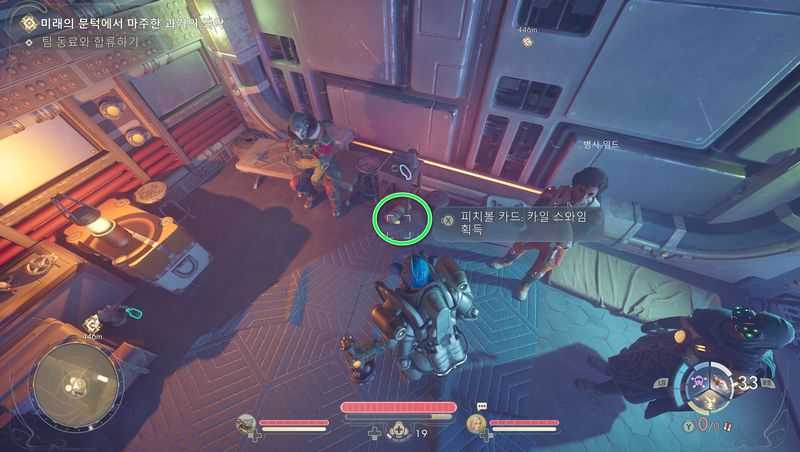Click the diamond waypoint marker above the minimap
This screenshot has height=452, width=800.
point(92,323)
